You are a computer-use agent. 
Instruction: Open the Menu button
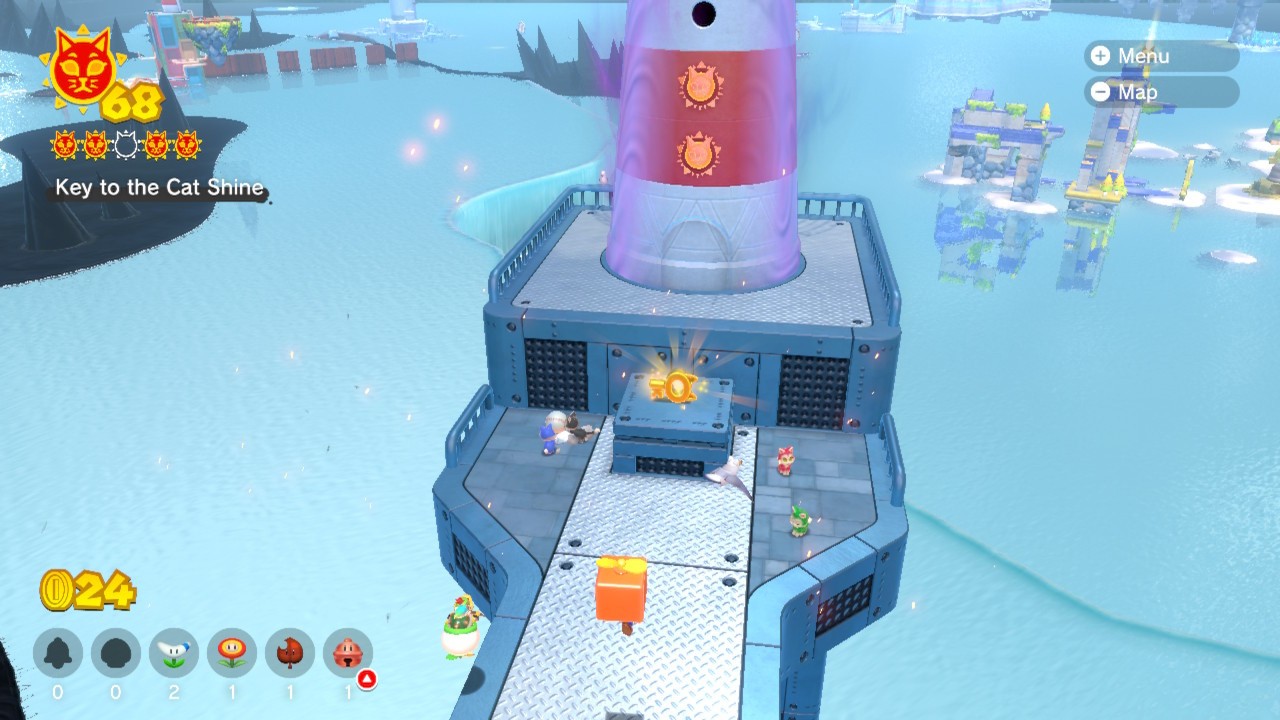[x=1160, y=56]
